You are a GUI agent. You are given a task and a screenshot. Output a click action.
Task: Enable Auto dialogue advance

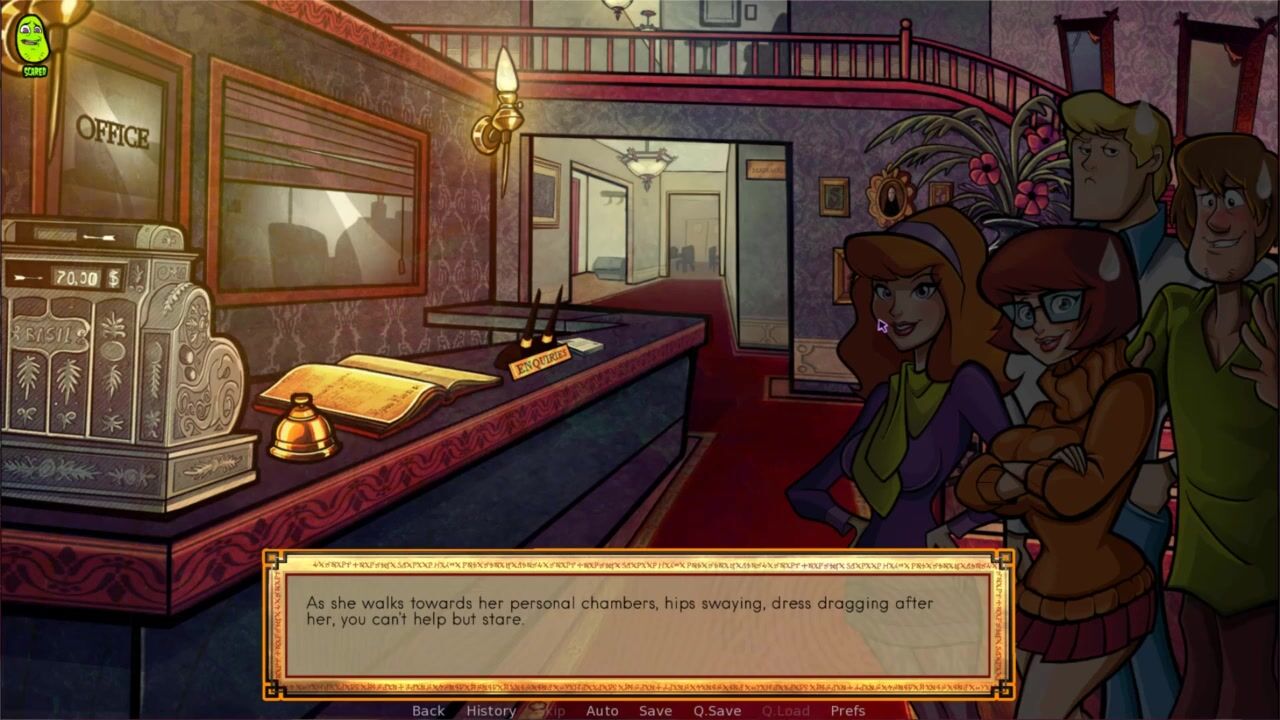602,711
